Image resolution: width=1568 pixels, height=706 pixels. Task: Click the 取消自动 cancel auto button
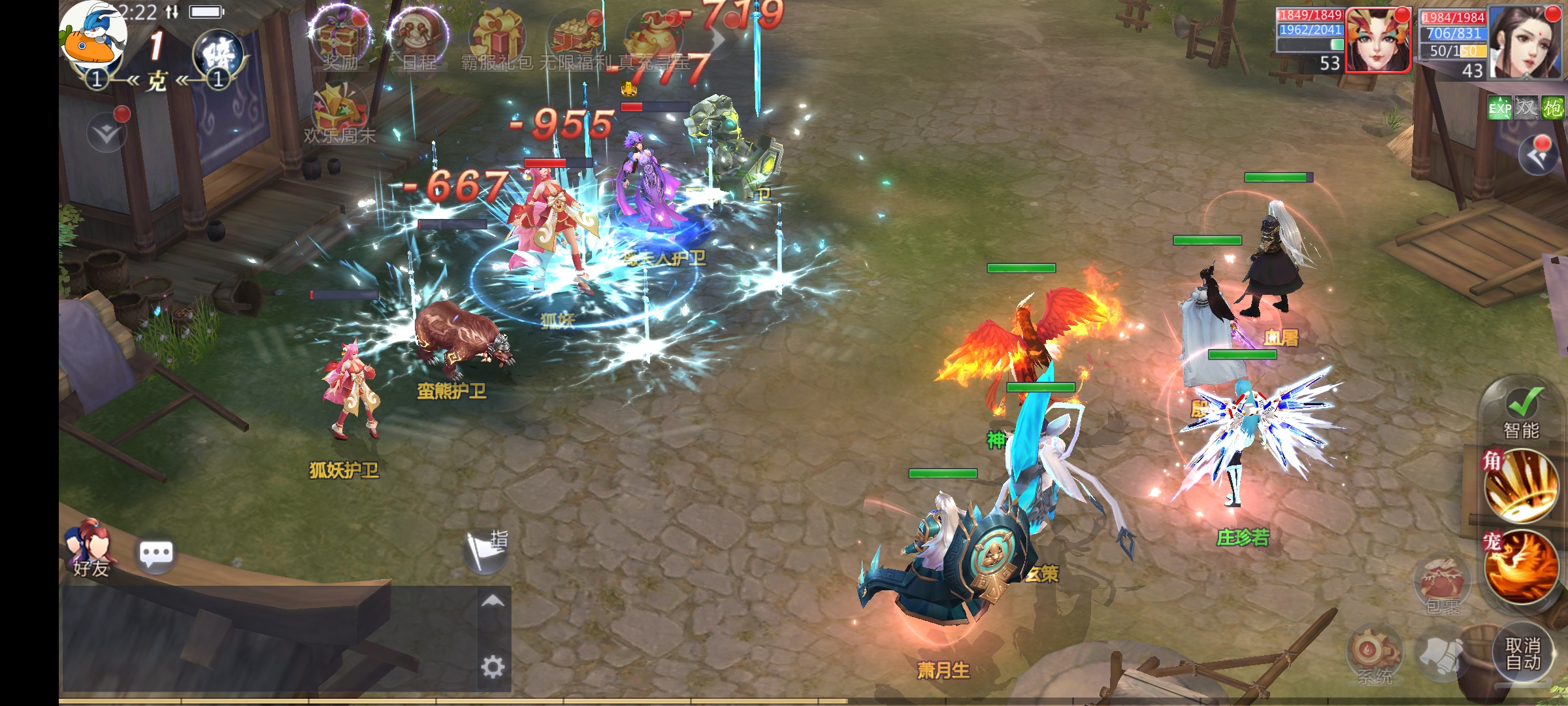click(x=1523, y=654)
